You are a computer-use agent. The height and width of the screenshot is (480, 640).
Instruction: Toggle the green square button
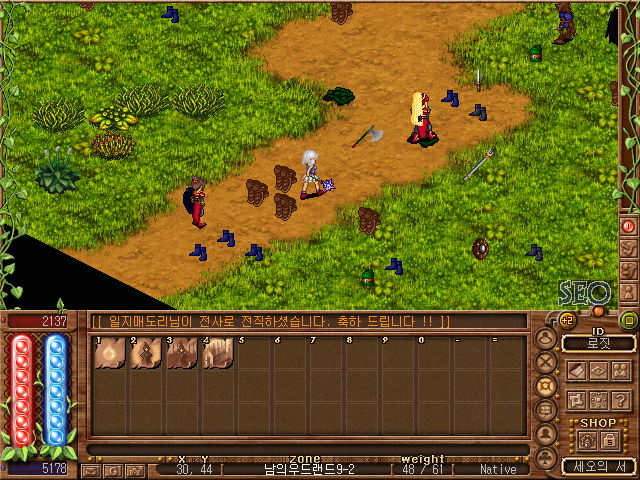(x=629, y=320)
